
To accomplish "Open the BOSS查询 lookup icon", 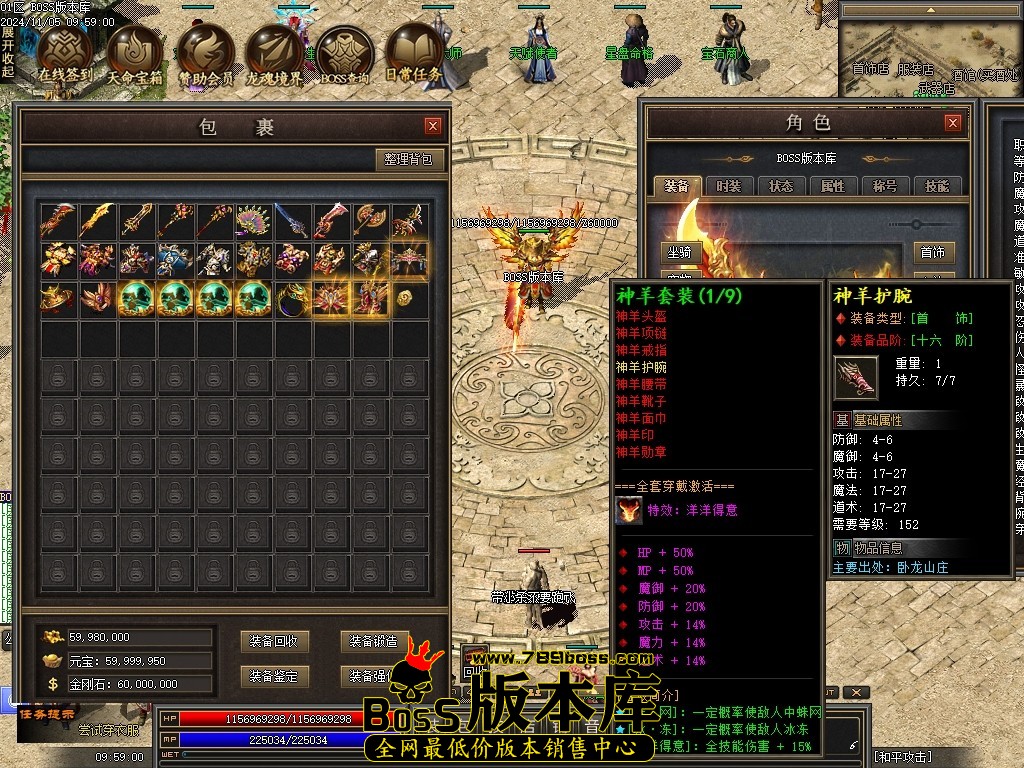I will pos(345,52).
